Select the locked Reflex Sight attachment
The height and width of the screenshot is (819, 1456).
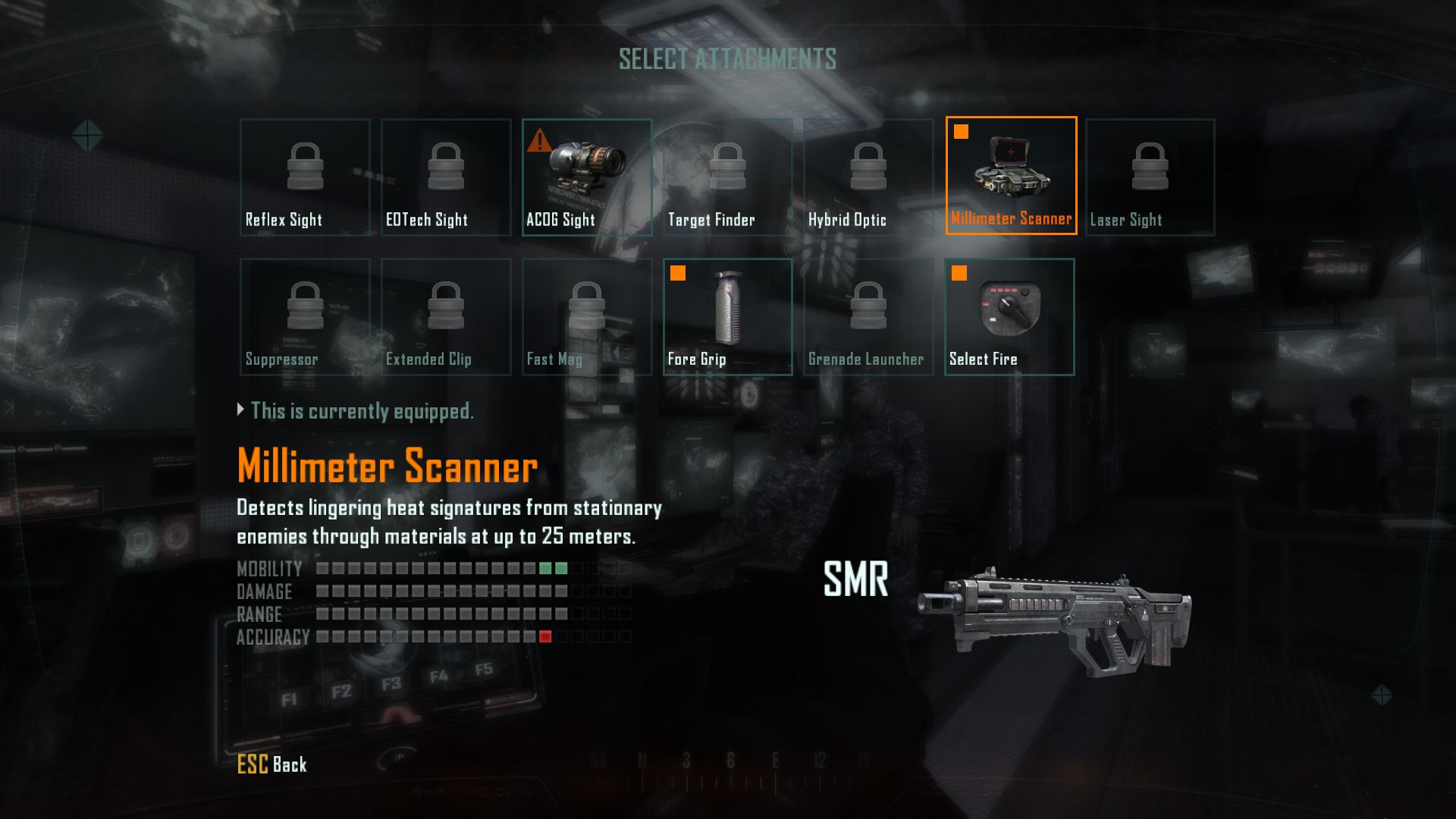[305, 177]
